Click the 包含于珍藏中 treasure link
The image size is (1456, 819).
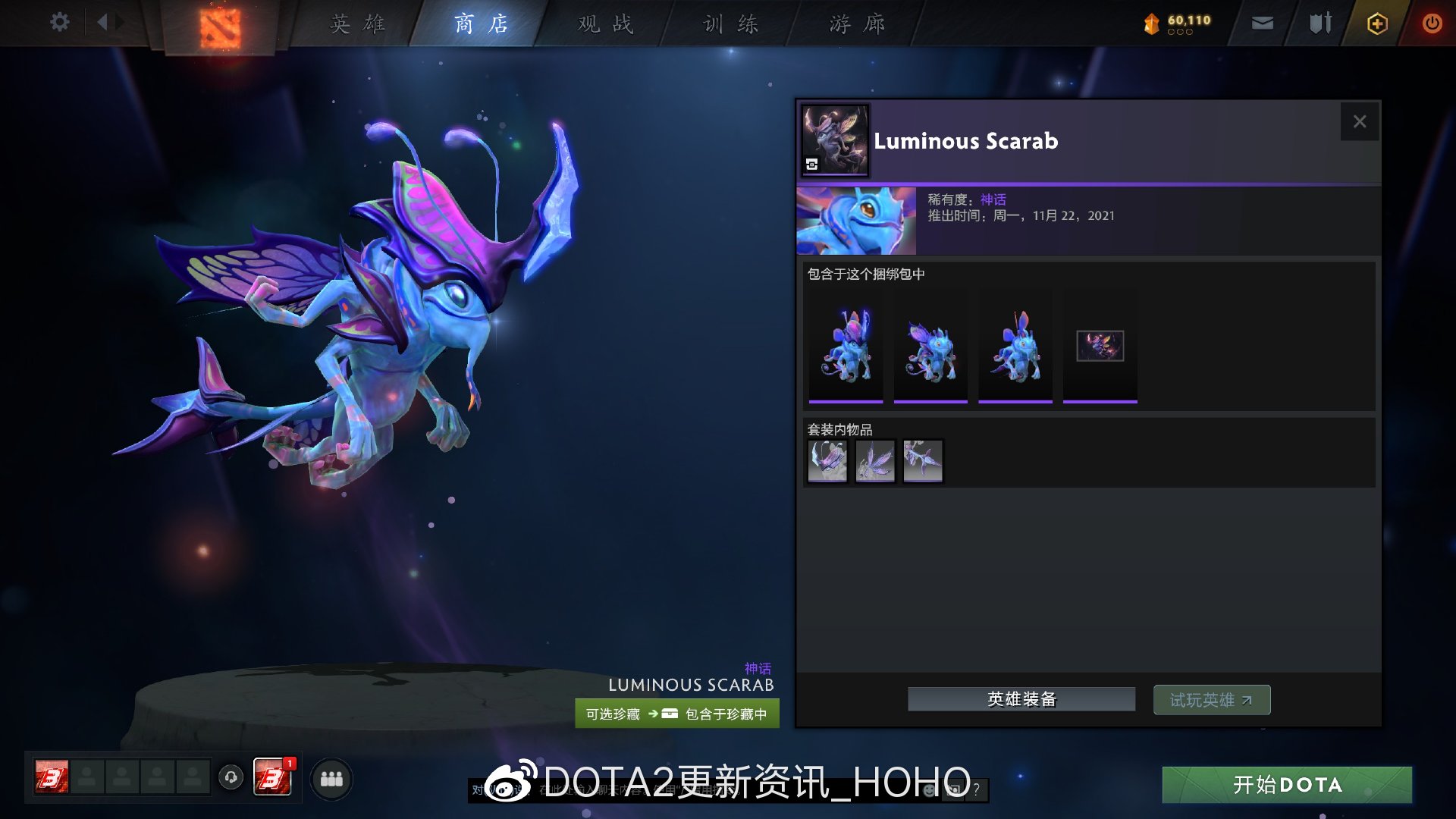click(726, 714)
